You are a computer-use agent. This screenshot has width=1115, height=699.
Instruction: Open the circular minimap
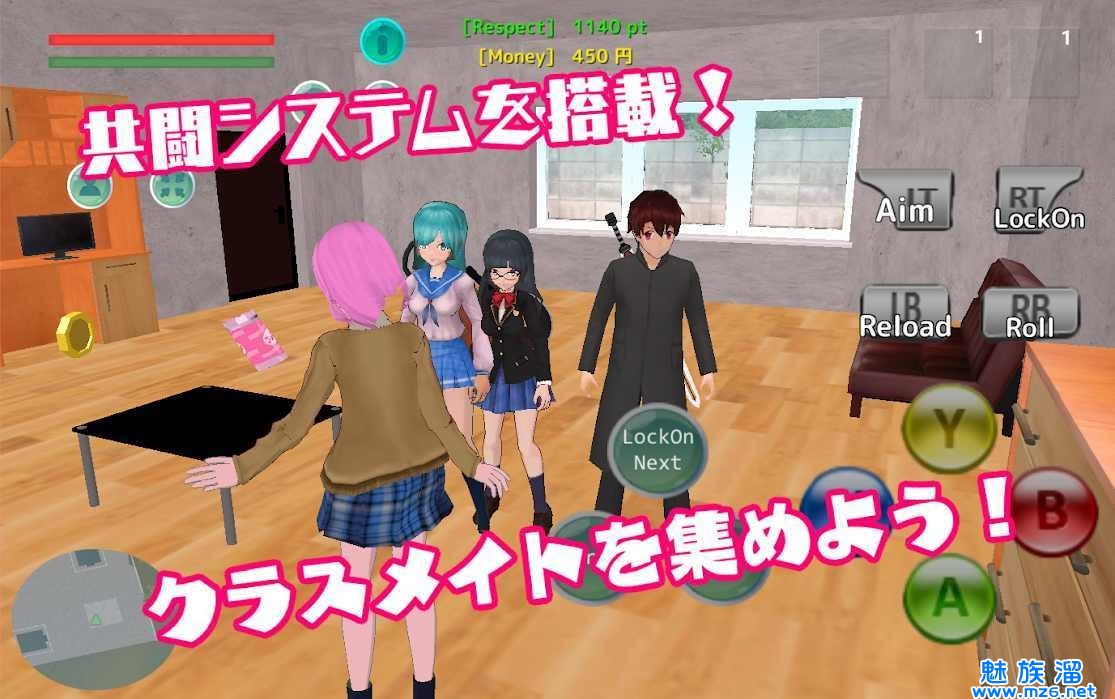coord(90,617)
